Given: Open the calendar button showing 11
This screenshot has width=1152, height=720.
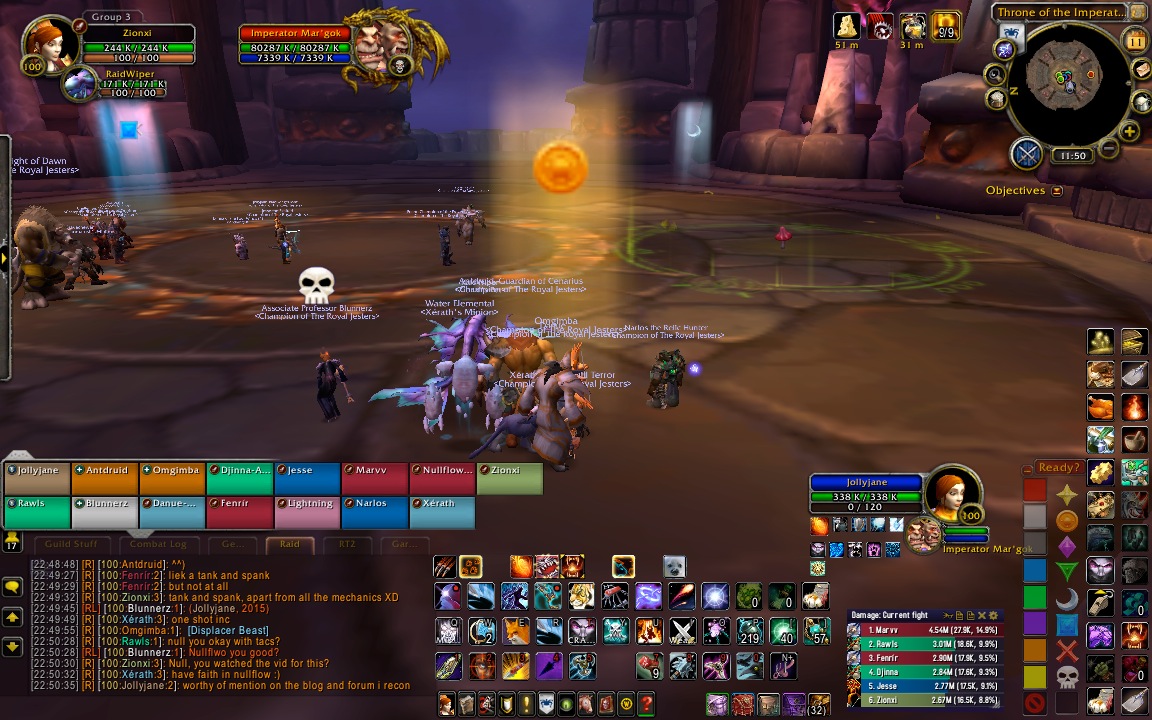Looking at the screenshot, I should (x=1136, y=41).
